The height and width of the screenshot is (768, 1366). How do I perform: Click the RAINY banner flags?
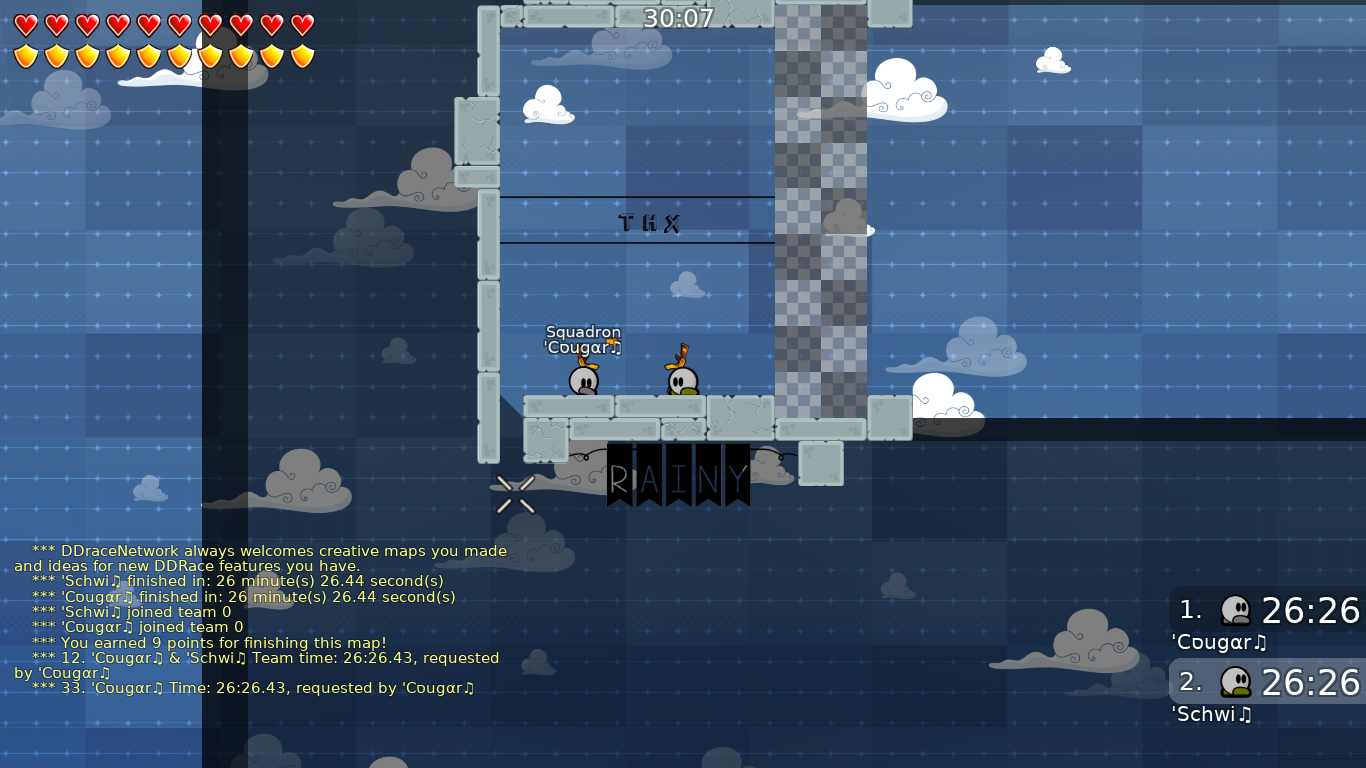pos(678,475)
